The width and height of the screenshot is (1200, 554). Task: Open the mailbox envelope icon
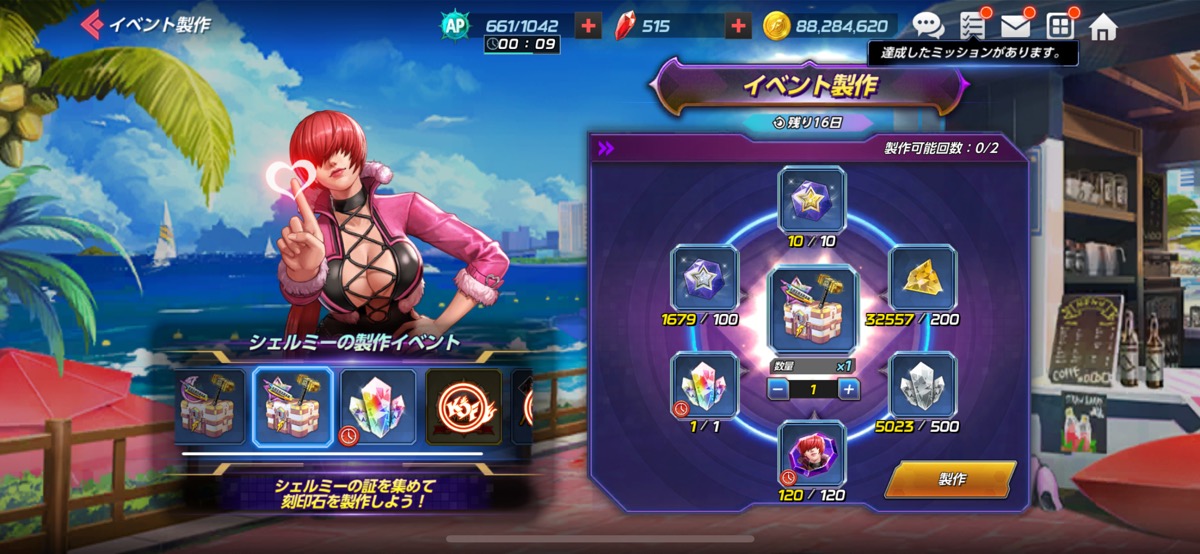(1015, 26)
